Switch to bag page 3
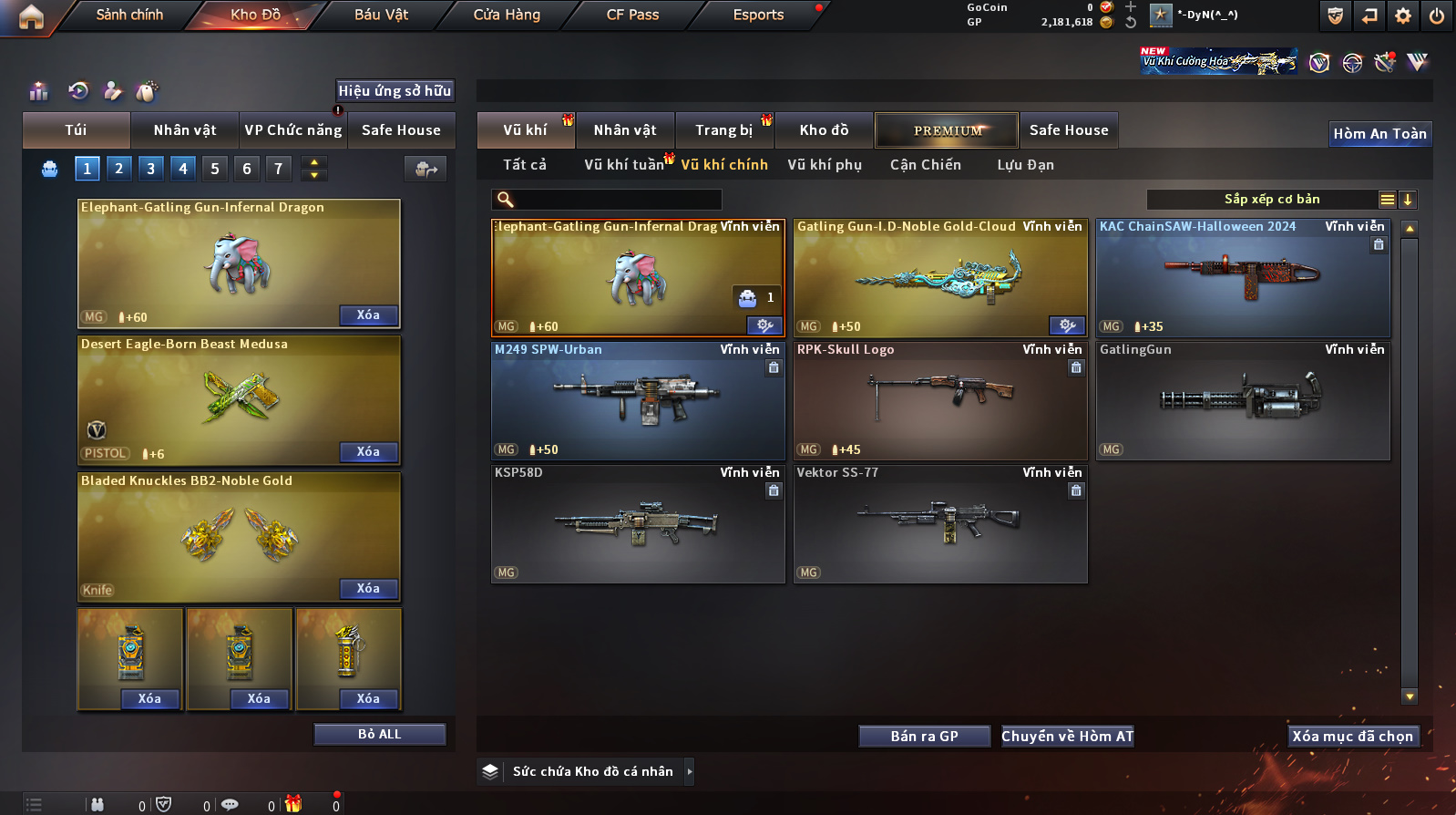 point(151,168)
